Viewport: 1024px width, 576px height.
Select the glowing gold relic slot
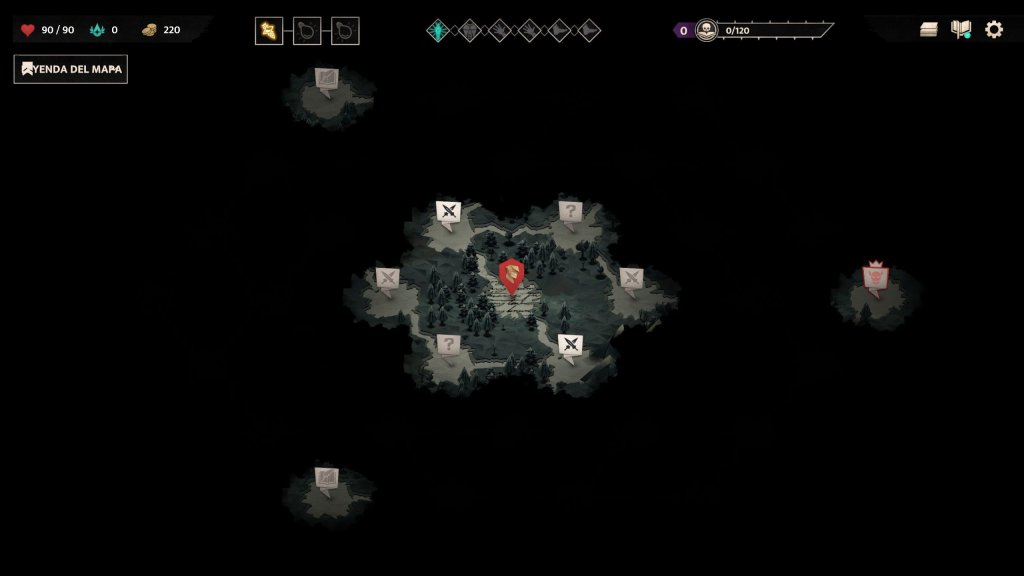click(x=269, y=31)
